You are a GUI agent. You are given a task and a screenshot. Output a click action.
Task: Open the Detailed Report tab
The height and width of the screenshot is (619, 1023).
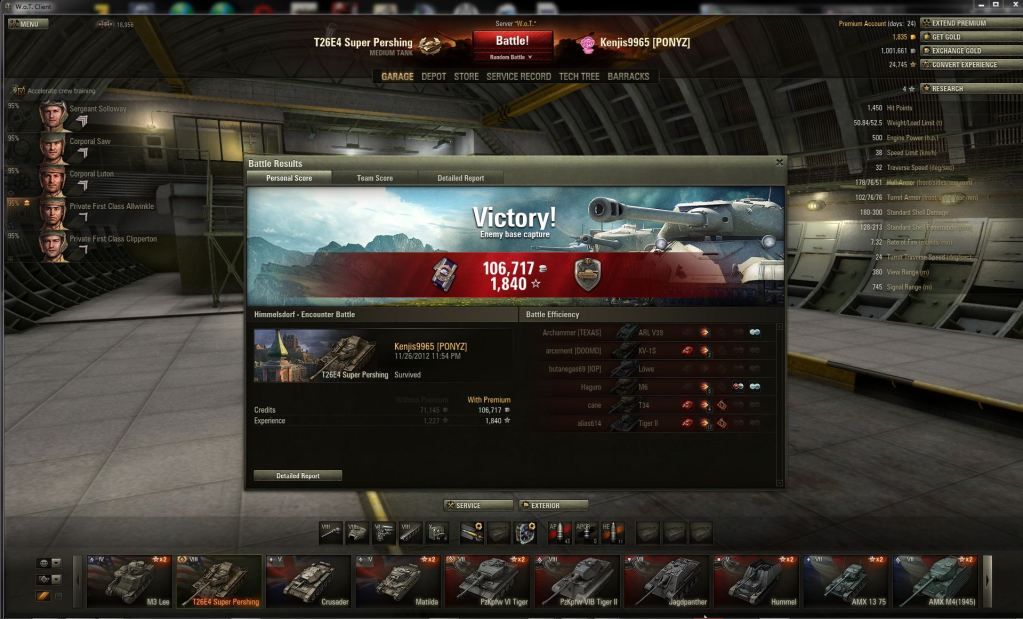(460, 178)
